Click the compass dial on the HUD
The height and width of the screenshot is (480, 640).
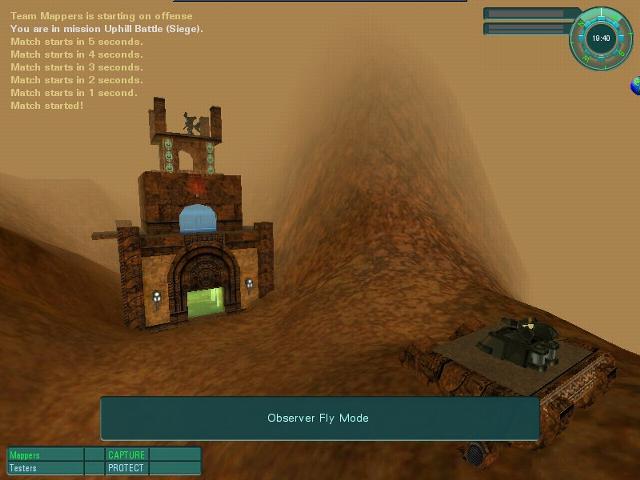tap(600, 39)
